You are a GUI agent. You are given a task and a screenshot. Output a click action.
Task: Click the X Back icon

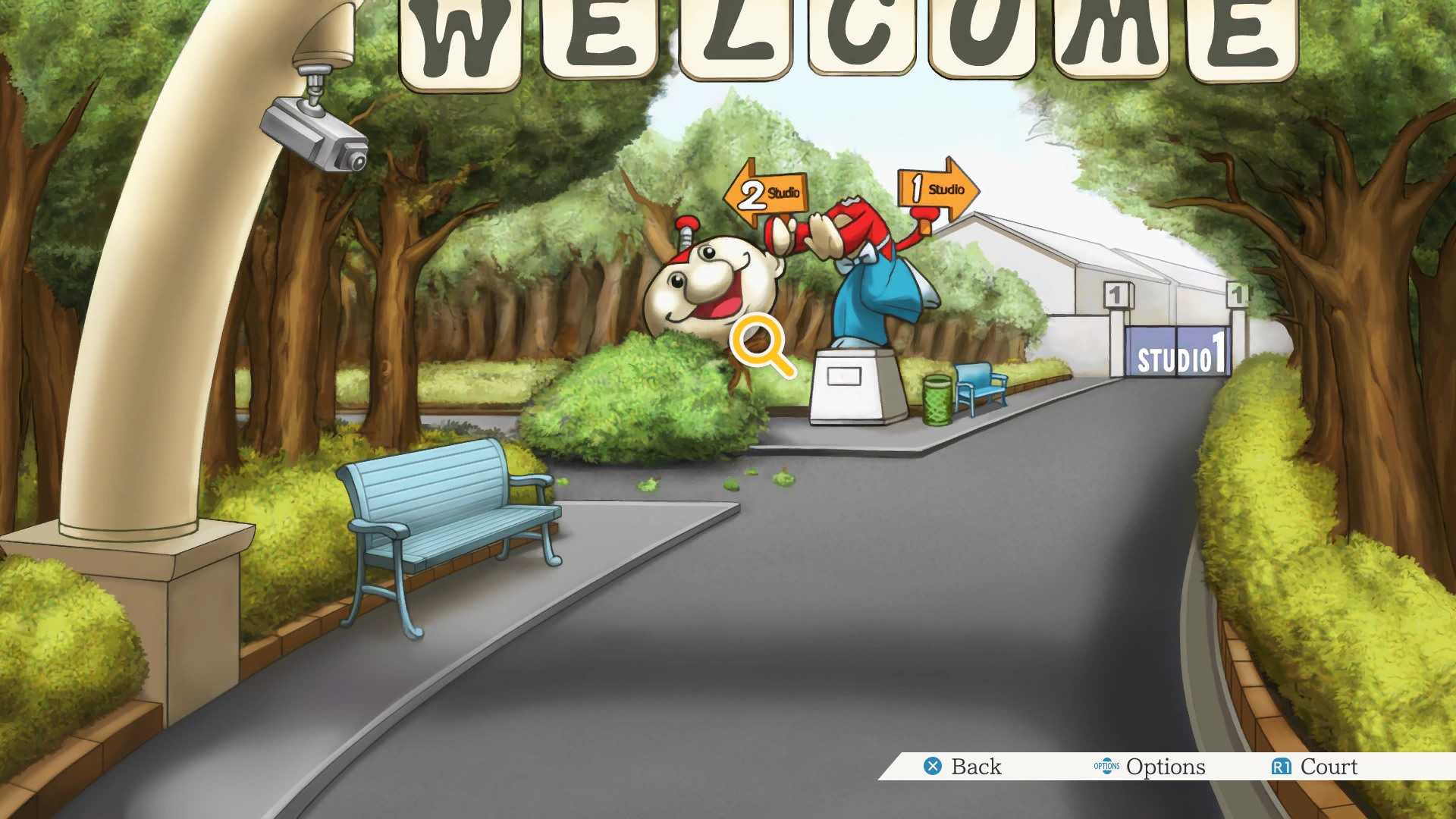click(x=934, y=767)
